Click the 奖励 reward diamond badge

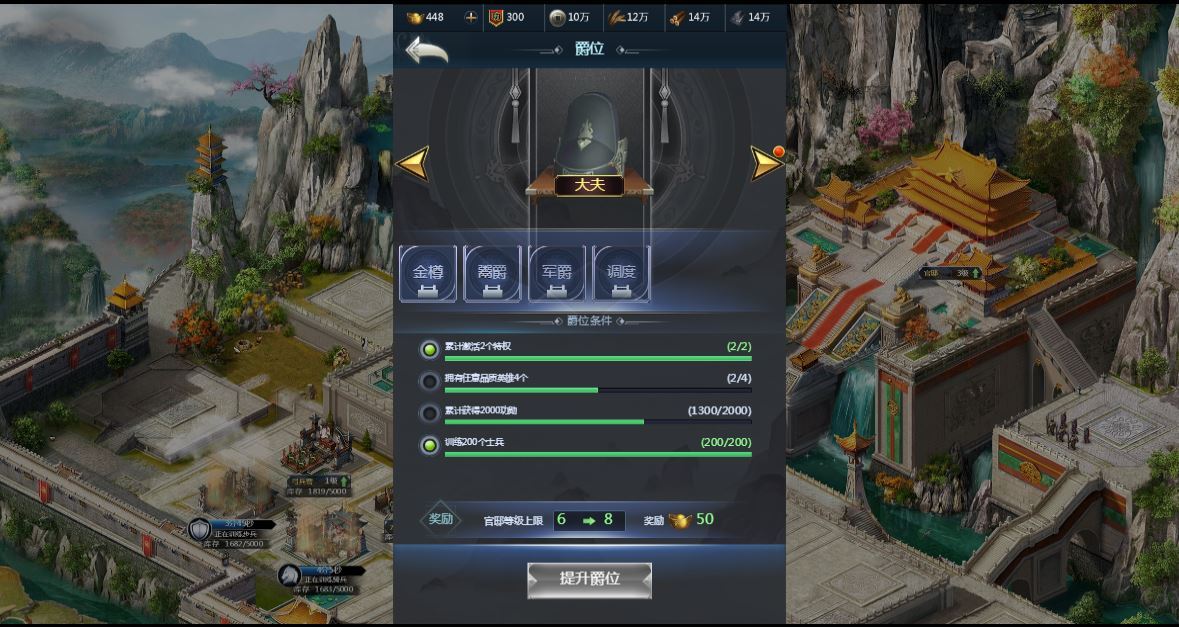click(441, 519)
